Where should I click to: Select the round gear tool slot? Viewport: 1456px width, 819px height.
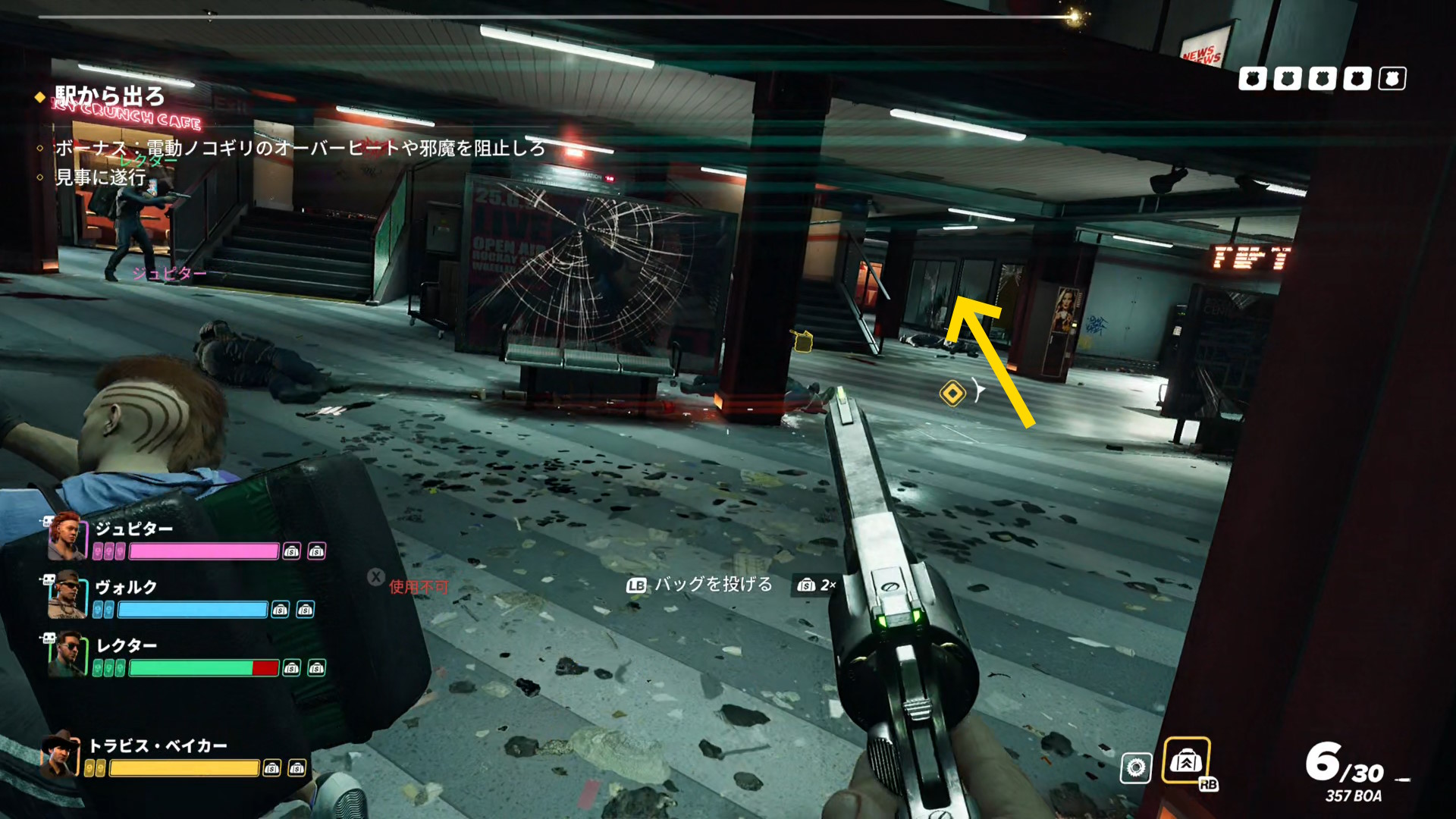(1135, 768)
